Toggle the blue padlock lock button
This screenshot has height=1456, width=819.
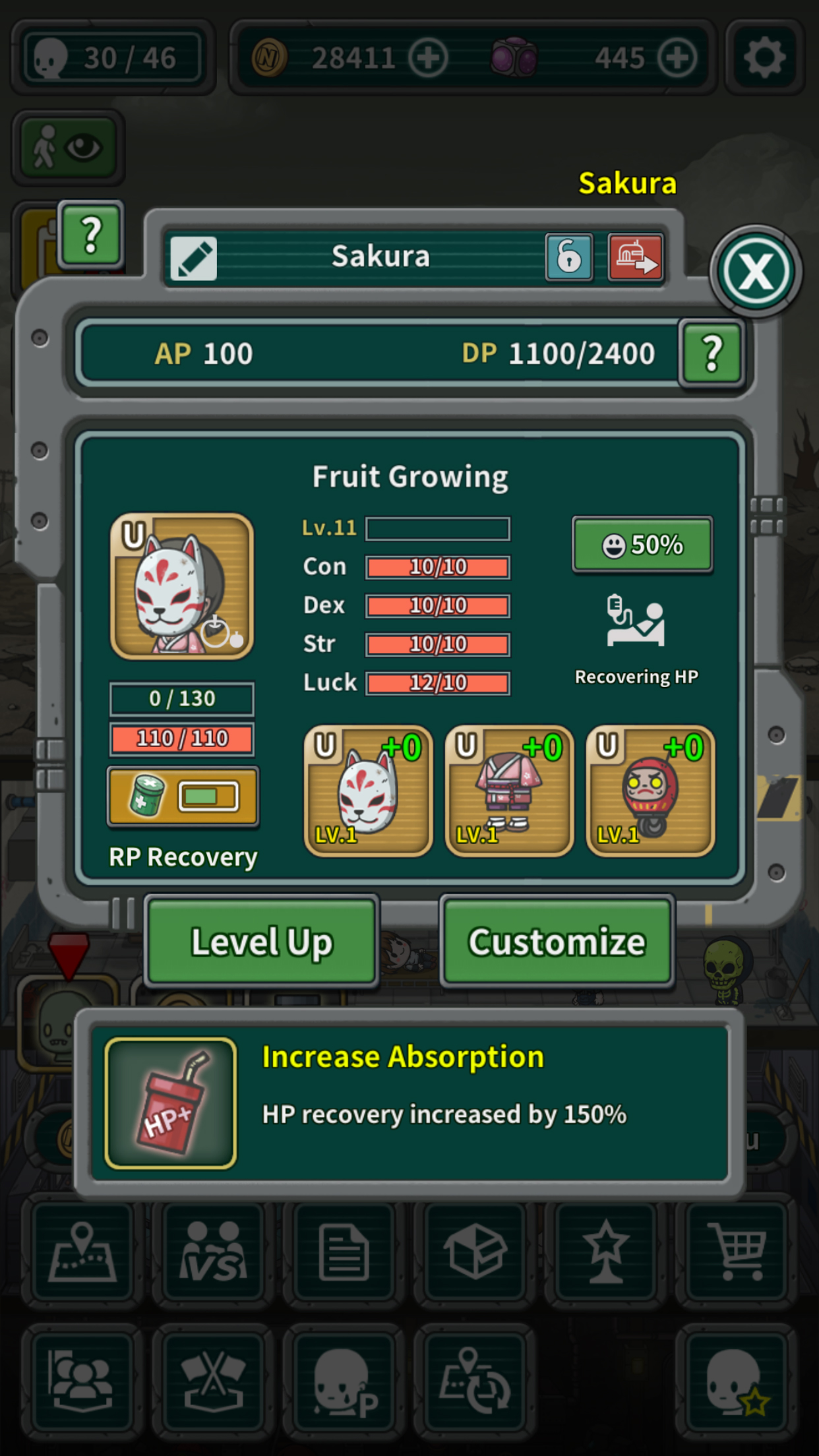click(569, 257)
